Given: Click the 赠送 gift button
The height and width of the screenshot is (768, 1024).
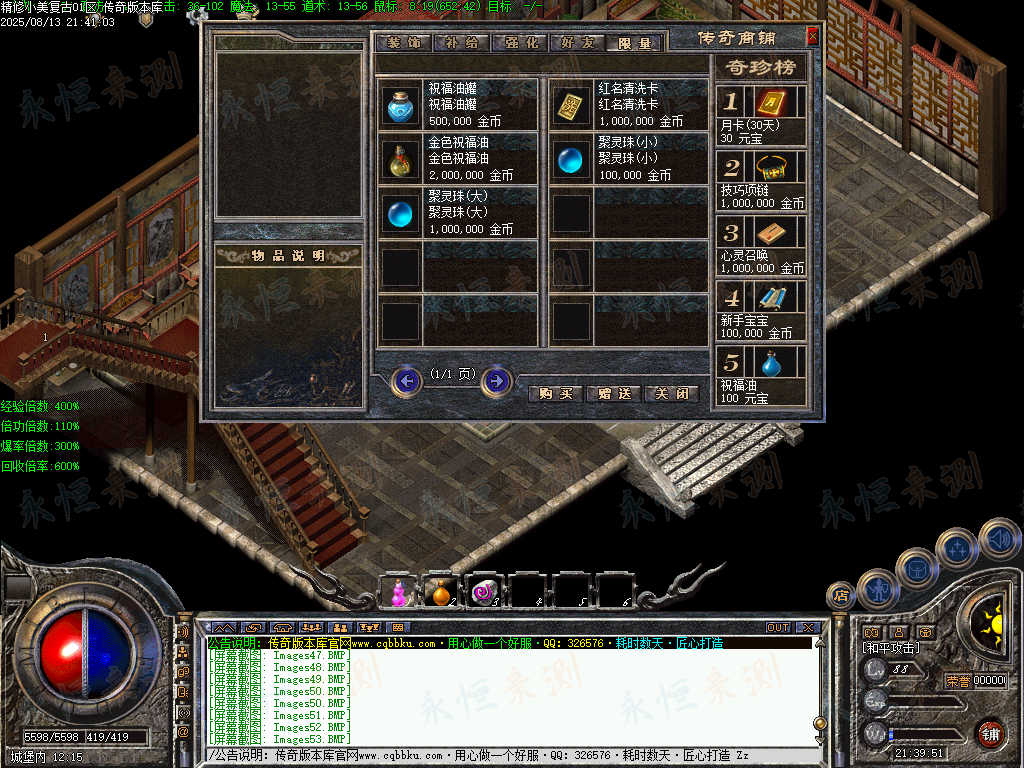Looking at the screenshot, I should 613,394.
